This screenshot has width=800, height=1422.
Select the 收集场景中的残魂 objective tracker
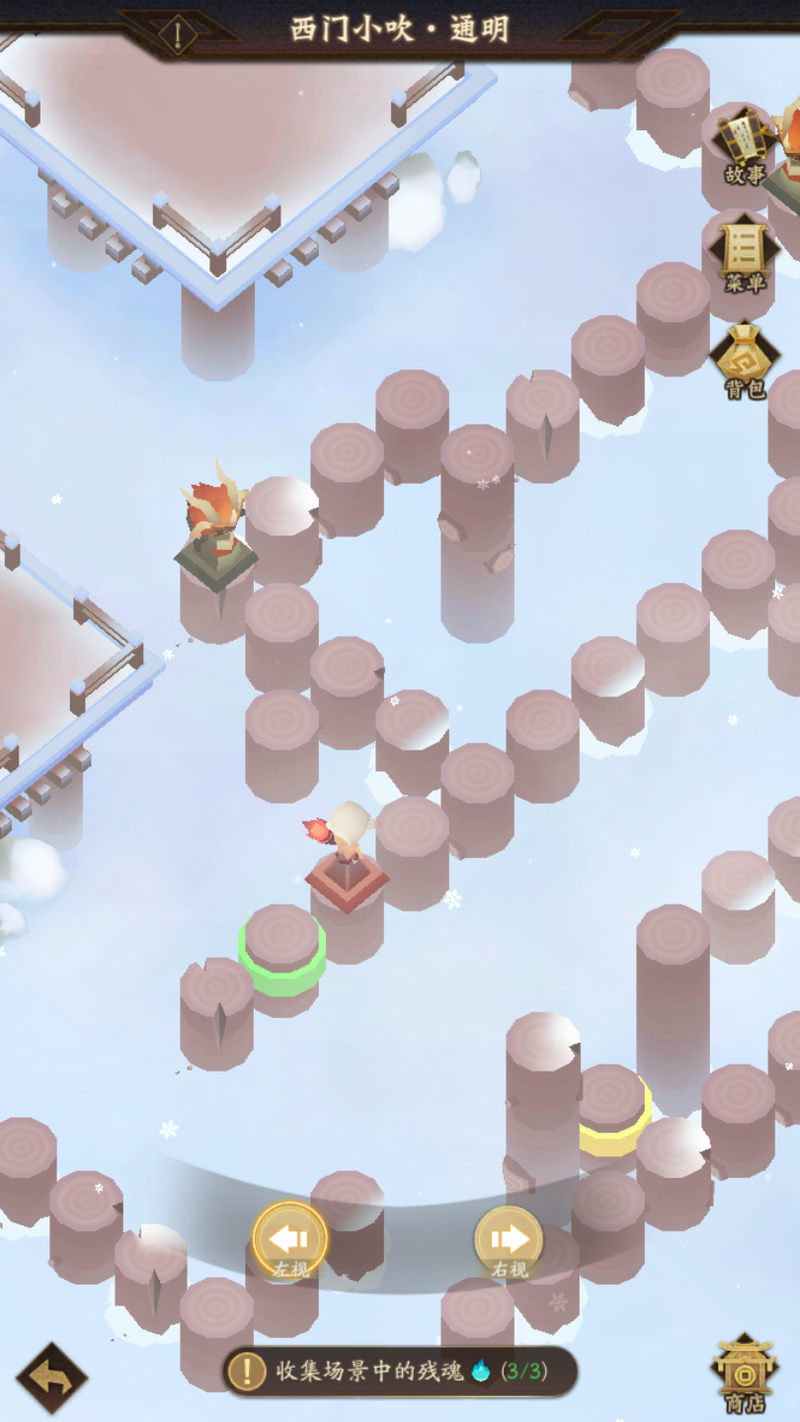click(x=400, y=1371)
